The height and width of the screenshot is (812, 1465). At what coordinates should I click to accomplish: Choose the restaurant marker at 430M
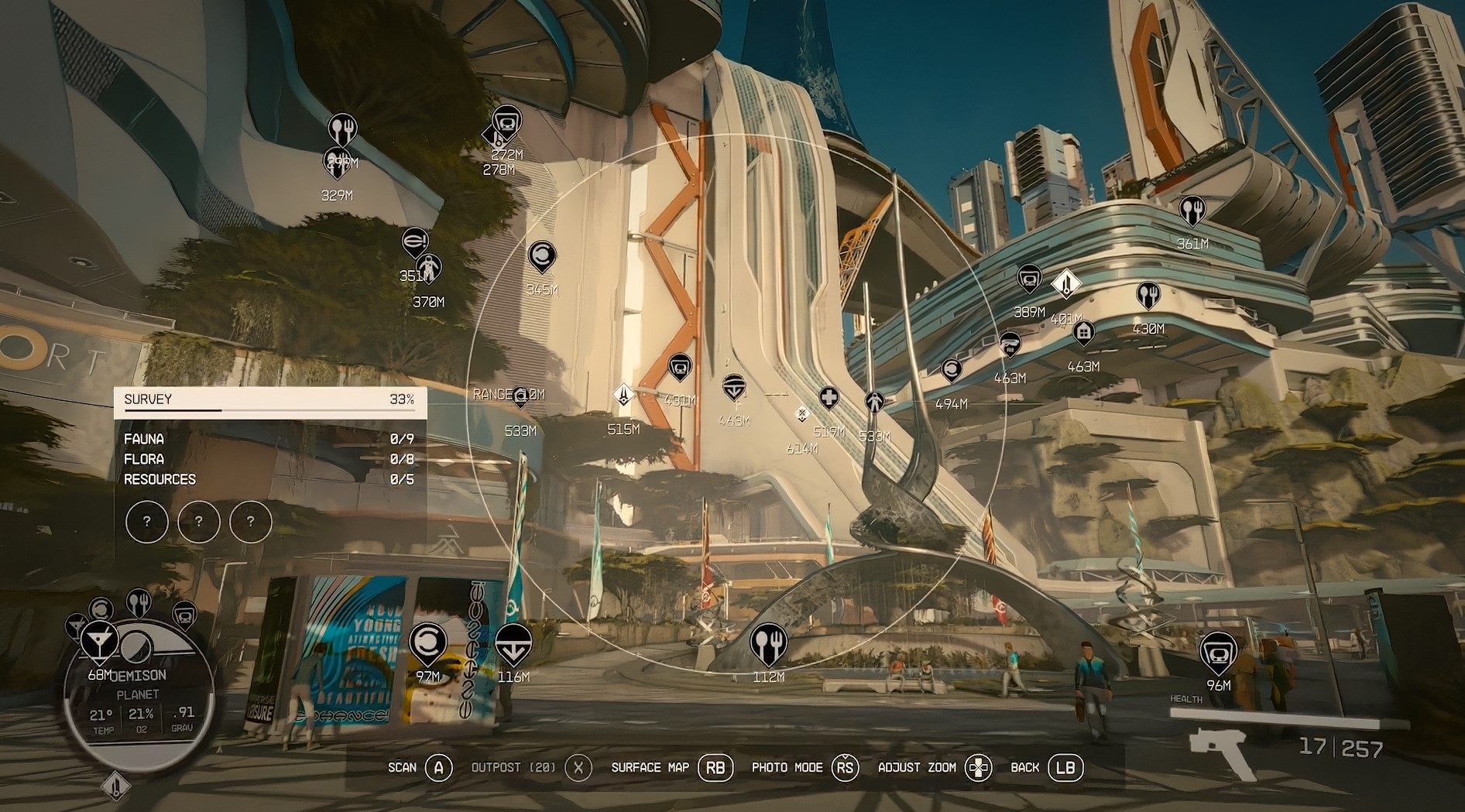pyautogui.click(x=1148, y=296)
